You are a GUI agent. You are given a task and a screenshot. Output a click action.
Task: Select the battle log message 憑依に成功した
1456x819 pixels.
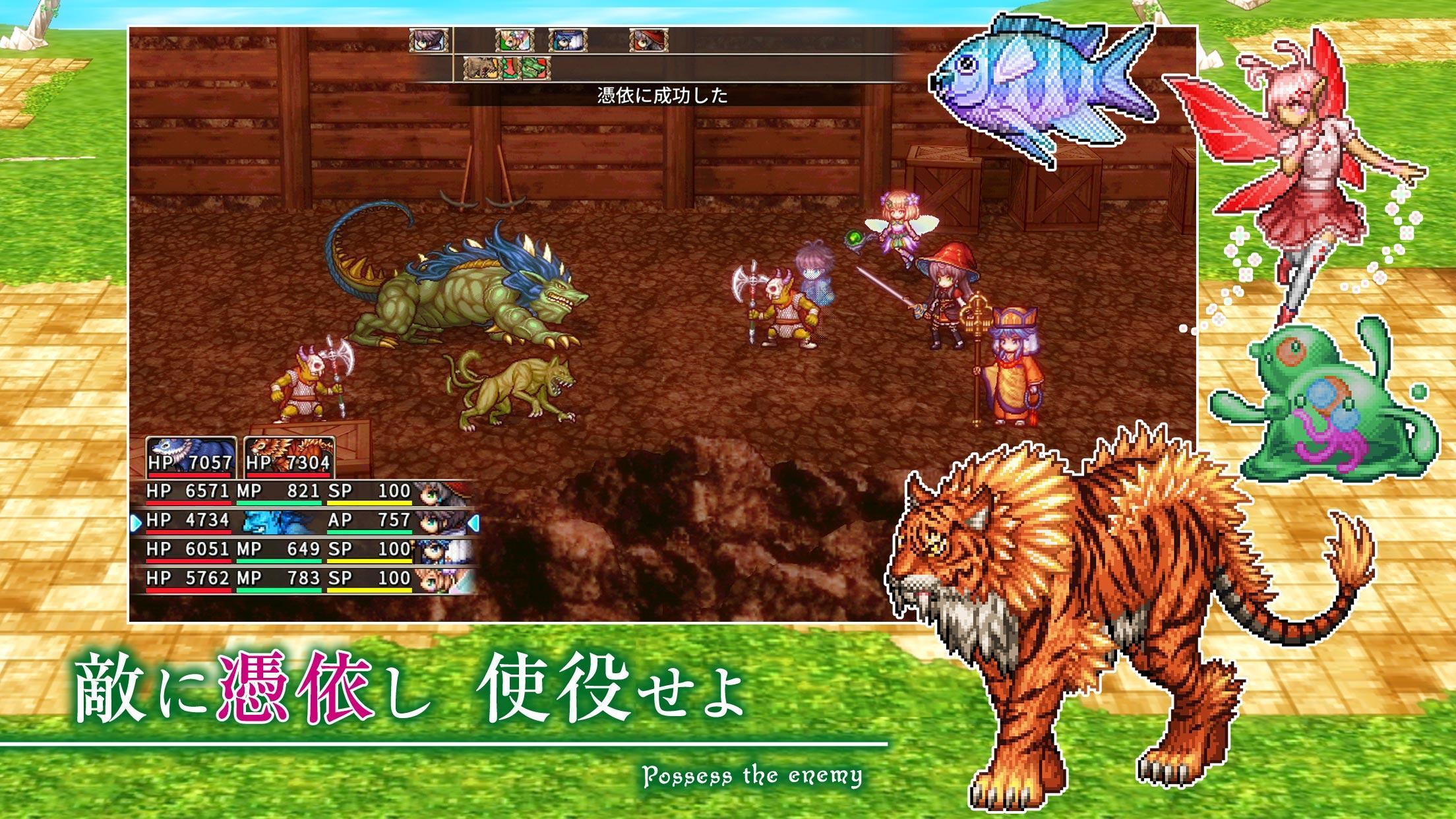tap(661, 97)
